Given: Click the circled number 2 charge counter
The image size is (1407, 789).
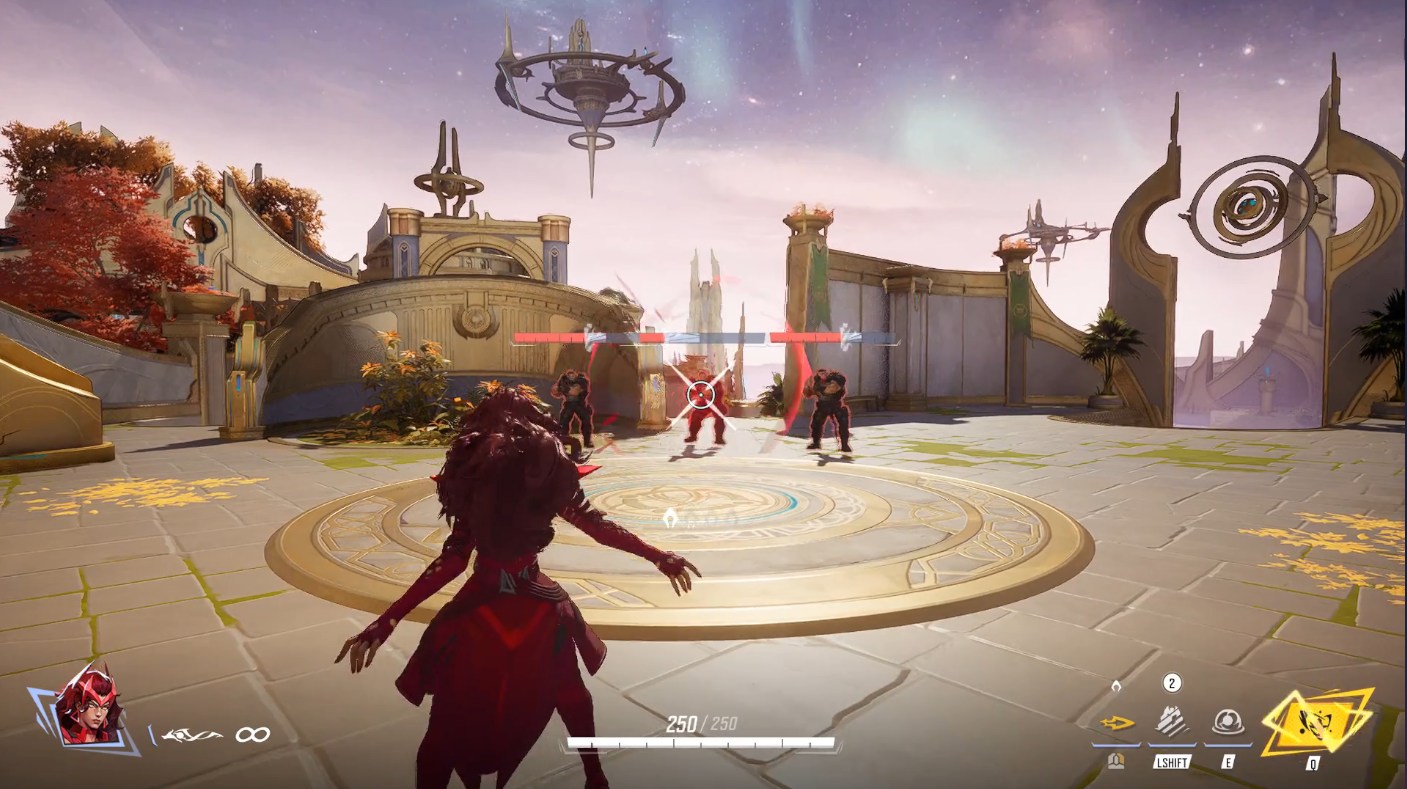Looking at the screenshot, I should point(1170,684).
